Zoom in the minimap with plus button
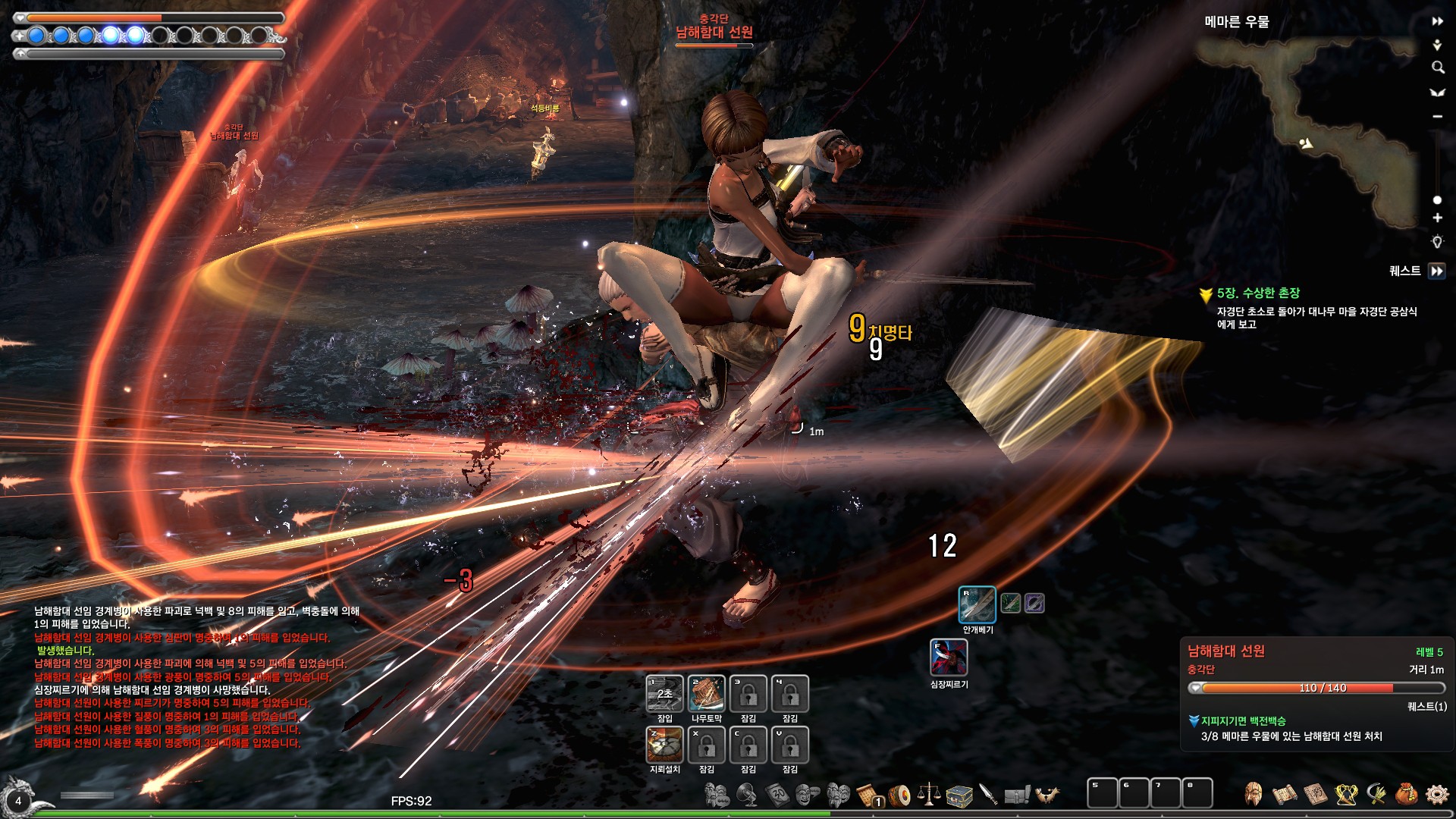This screenshot has width=1456, height=819. point(1437,218)
